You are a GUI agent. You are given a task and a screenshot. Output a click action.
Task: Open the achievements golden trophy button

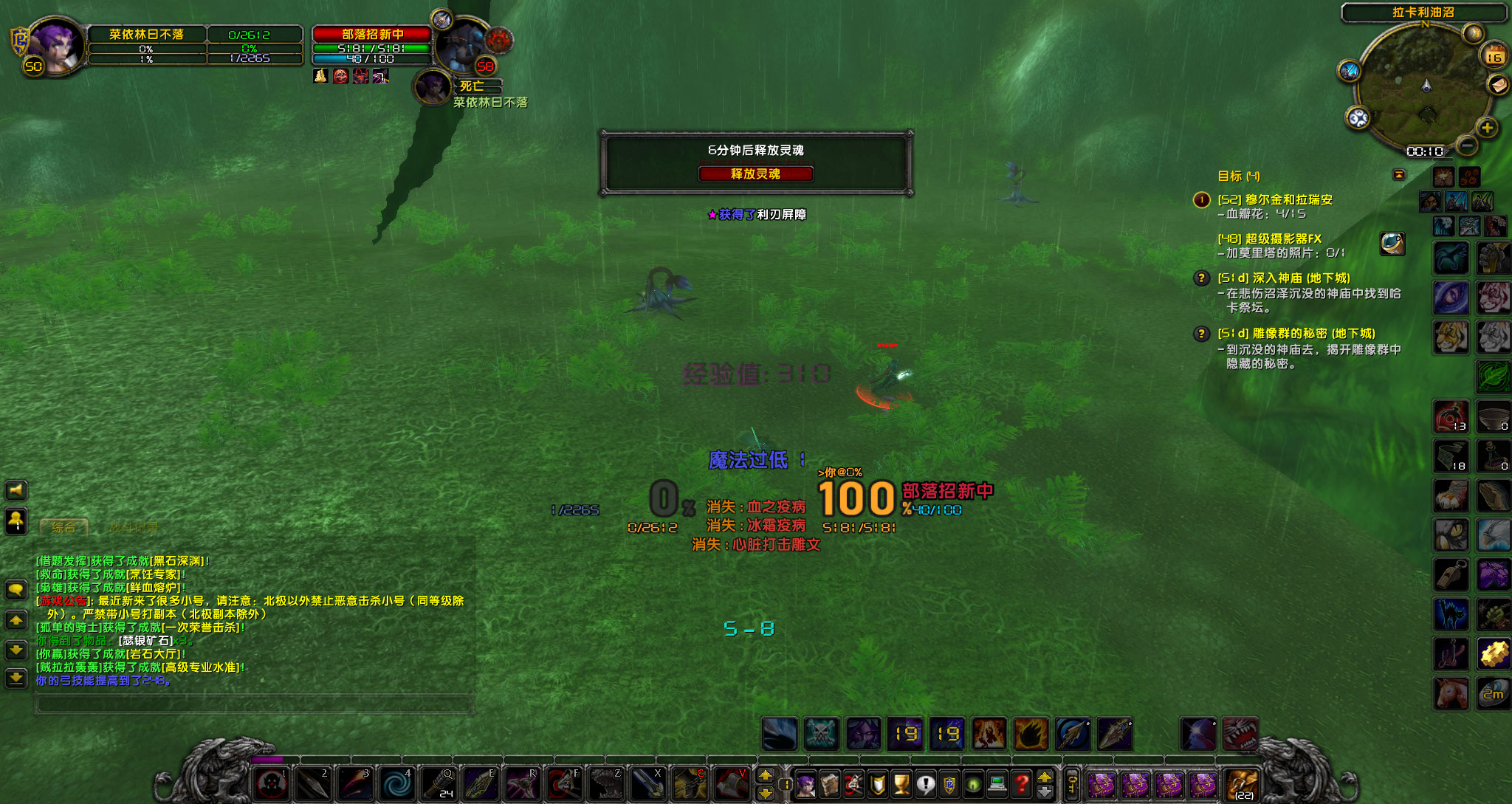pos(901,783)
